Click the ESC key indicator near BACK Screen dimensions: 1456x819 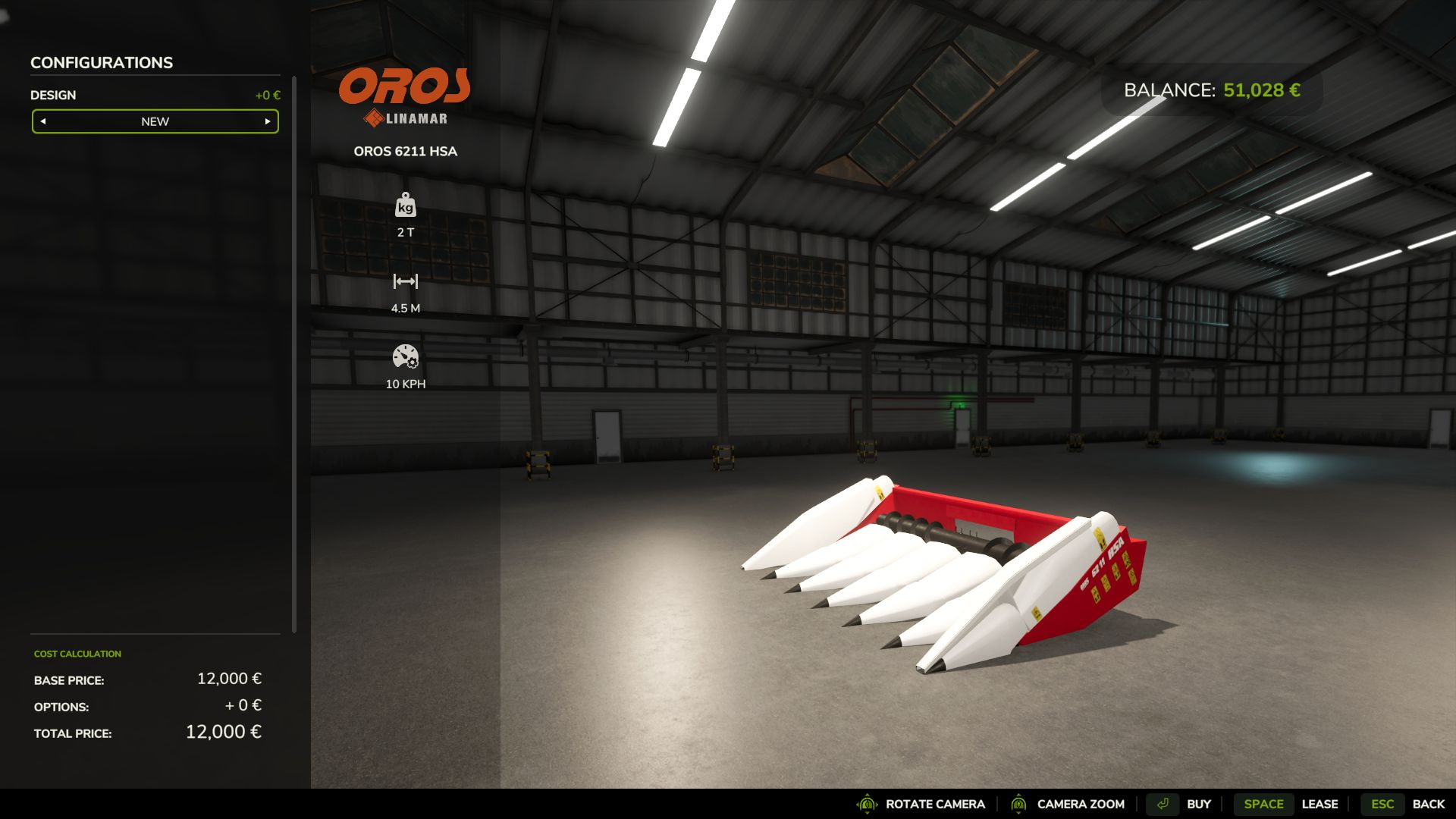point(1383,804)
